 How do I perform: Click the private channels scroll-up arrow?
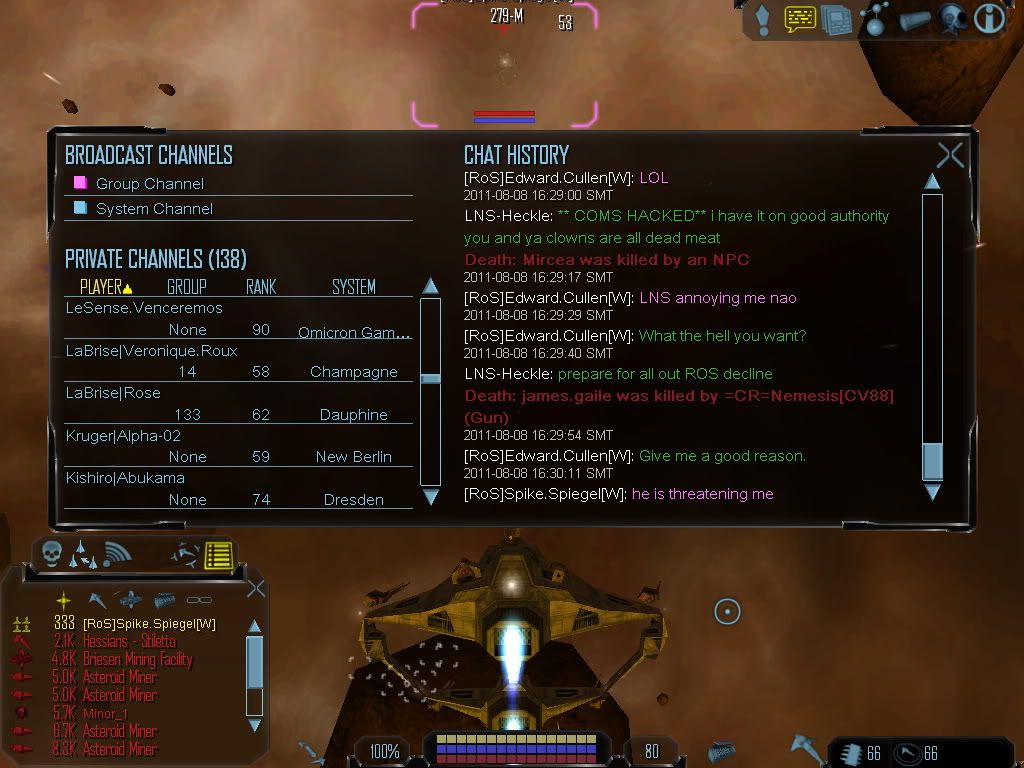pyautogui.click(x=430, y=286)
